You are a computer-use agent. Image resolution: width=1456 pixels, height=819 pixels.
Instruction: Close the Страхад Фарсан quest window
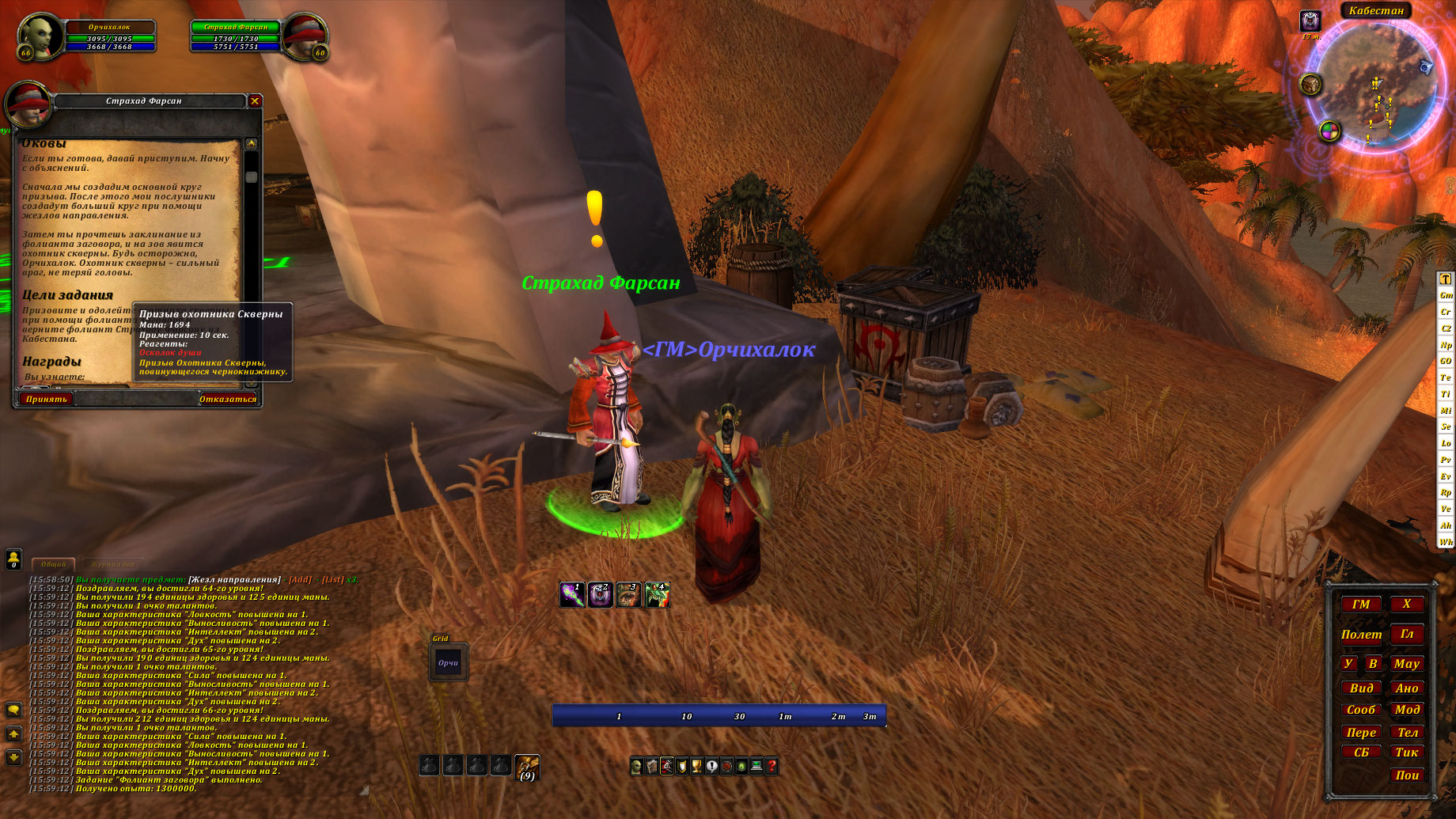255,100
